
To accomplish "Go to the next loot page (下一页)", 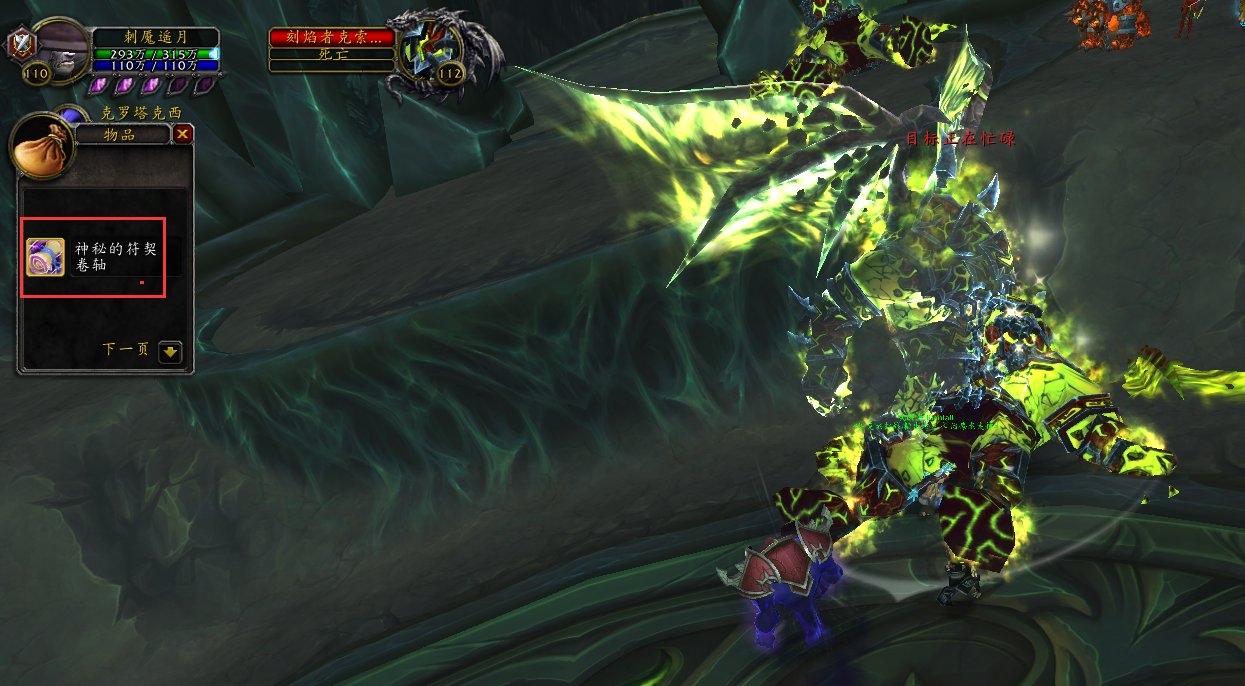I will (x=171, y=351).
